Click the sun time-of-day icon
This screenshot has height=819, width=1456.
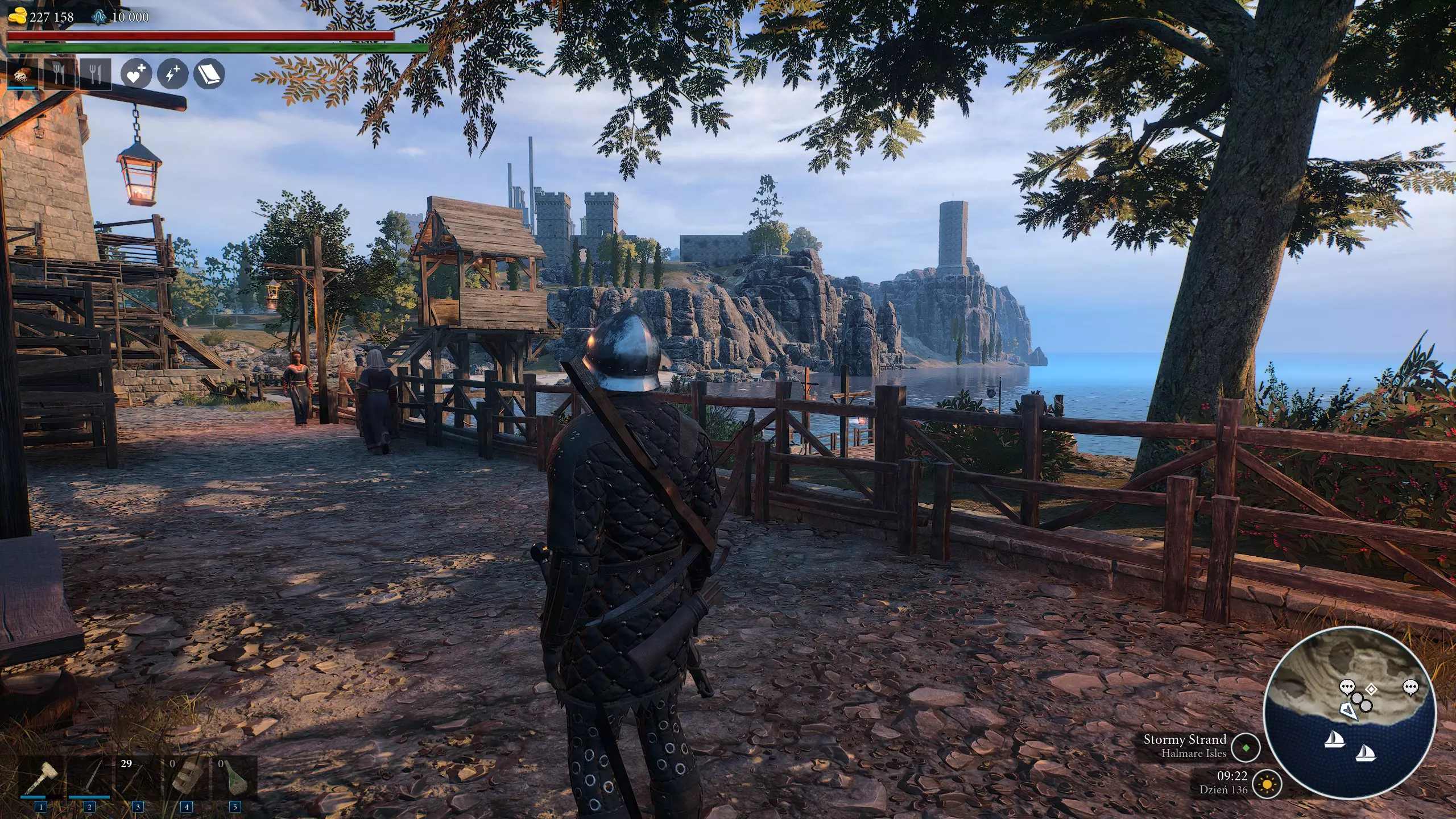click(x=1267, y=785)
